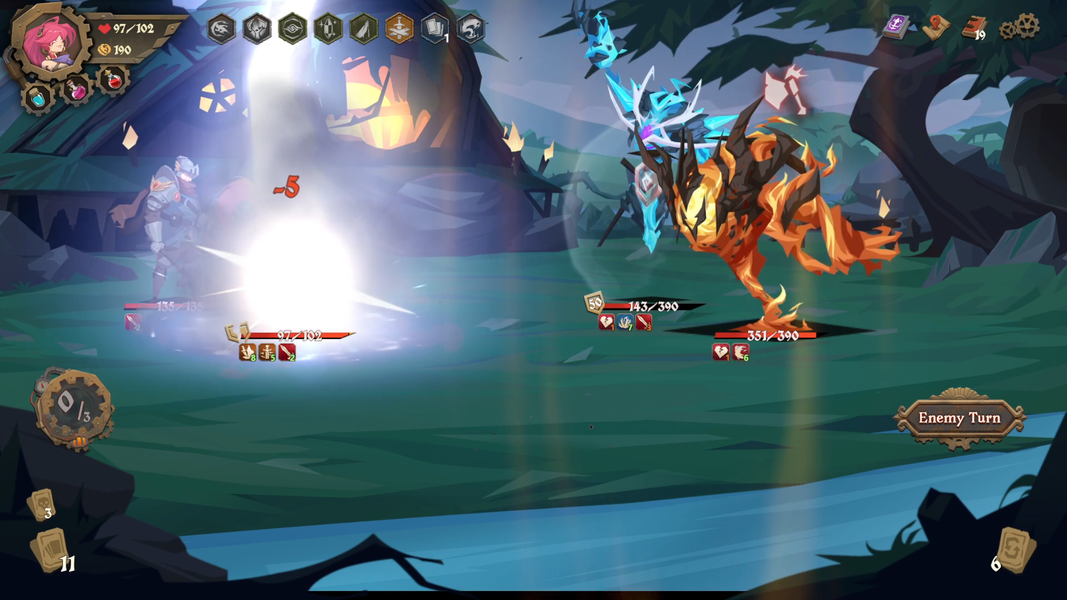Screen dimensions: 1067x600
Task: Use the blue potion slot
Action: point(38,98)
